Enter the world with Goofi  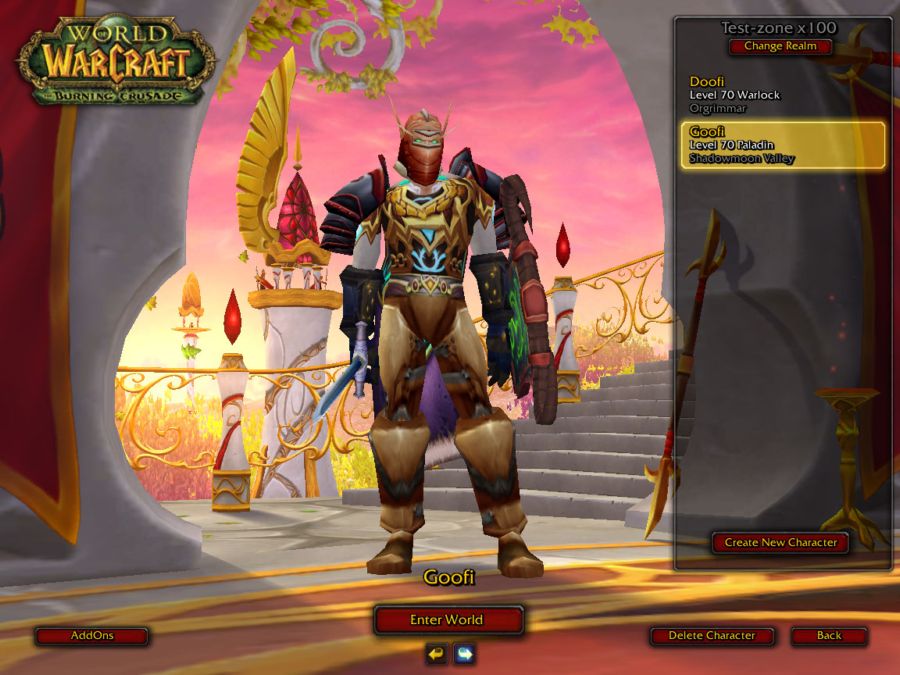(447, 620)
